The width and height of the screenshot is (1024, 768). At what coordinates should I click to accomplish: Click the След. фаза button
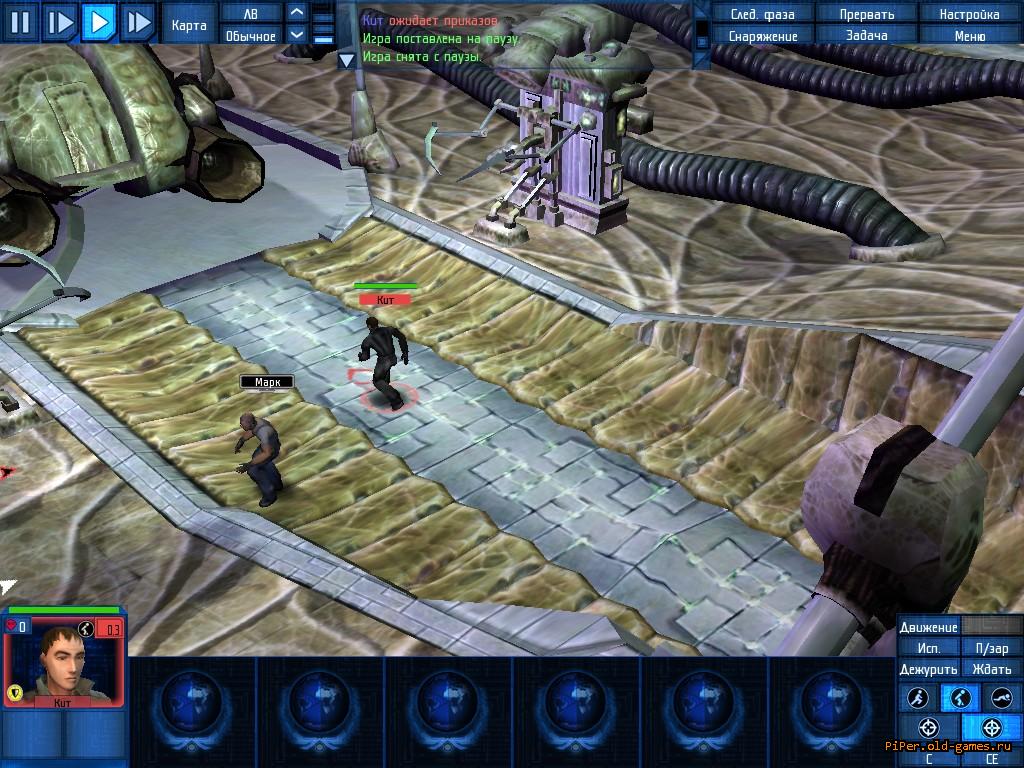762,14
